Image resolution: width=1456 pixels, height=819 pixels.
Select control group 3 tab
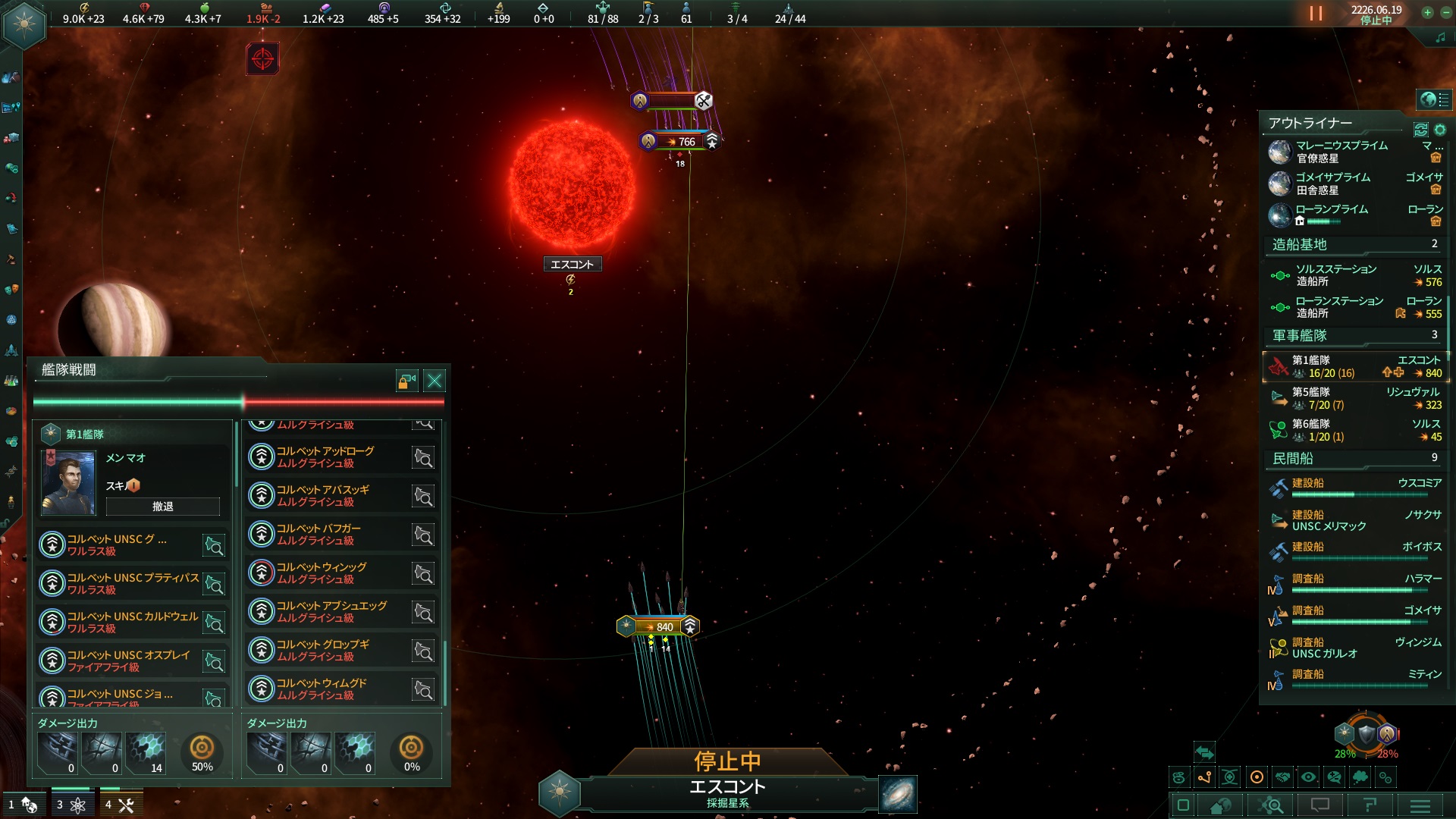pyautogui.click(x=71, y=805)
